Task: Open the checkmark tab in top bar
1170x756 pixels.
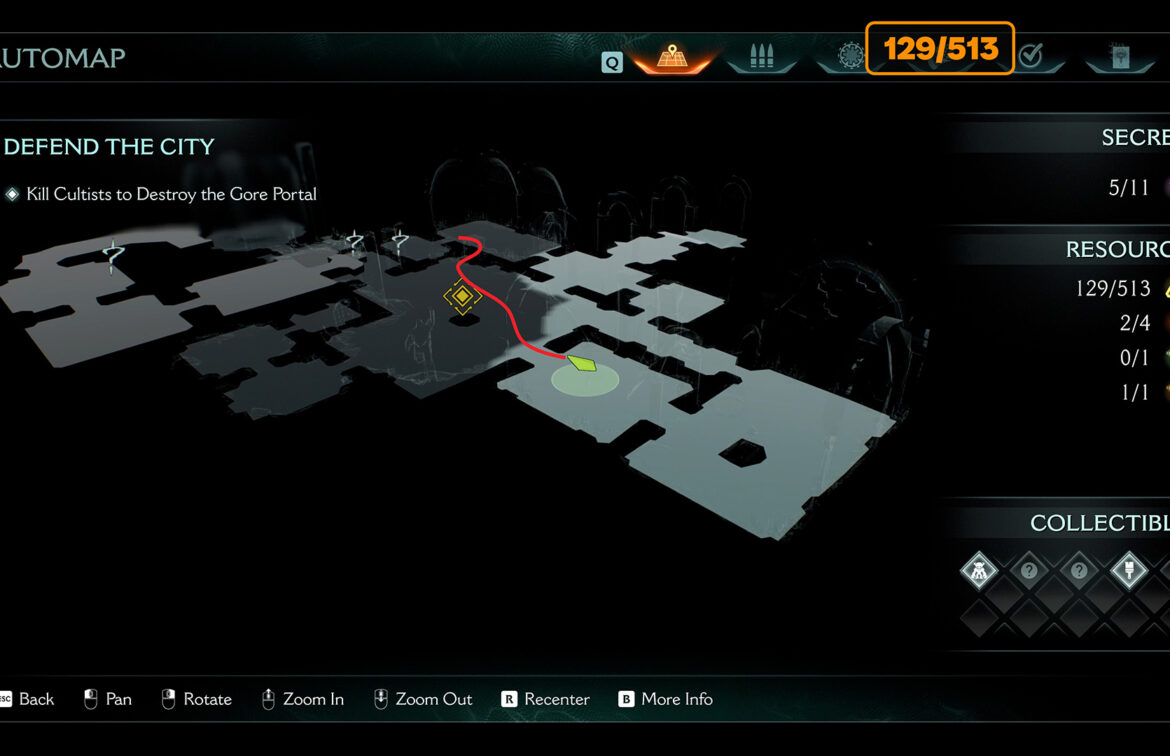Action: tap(1031, 57)
